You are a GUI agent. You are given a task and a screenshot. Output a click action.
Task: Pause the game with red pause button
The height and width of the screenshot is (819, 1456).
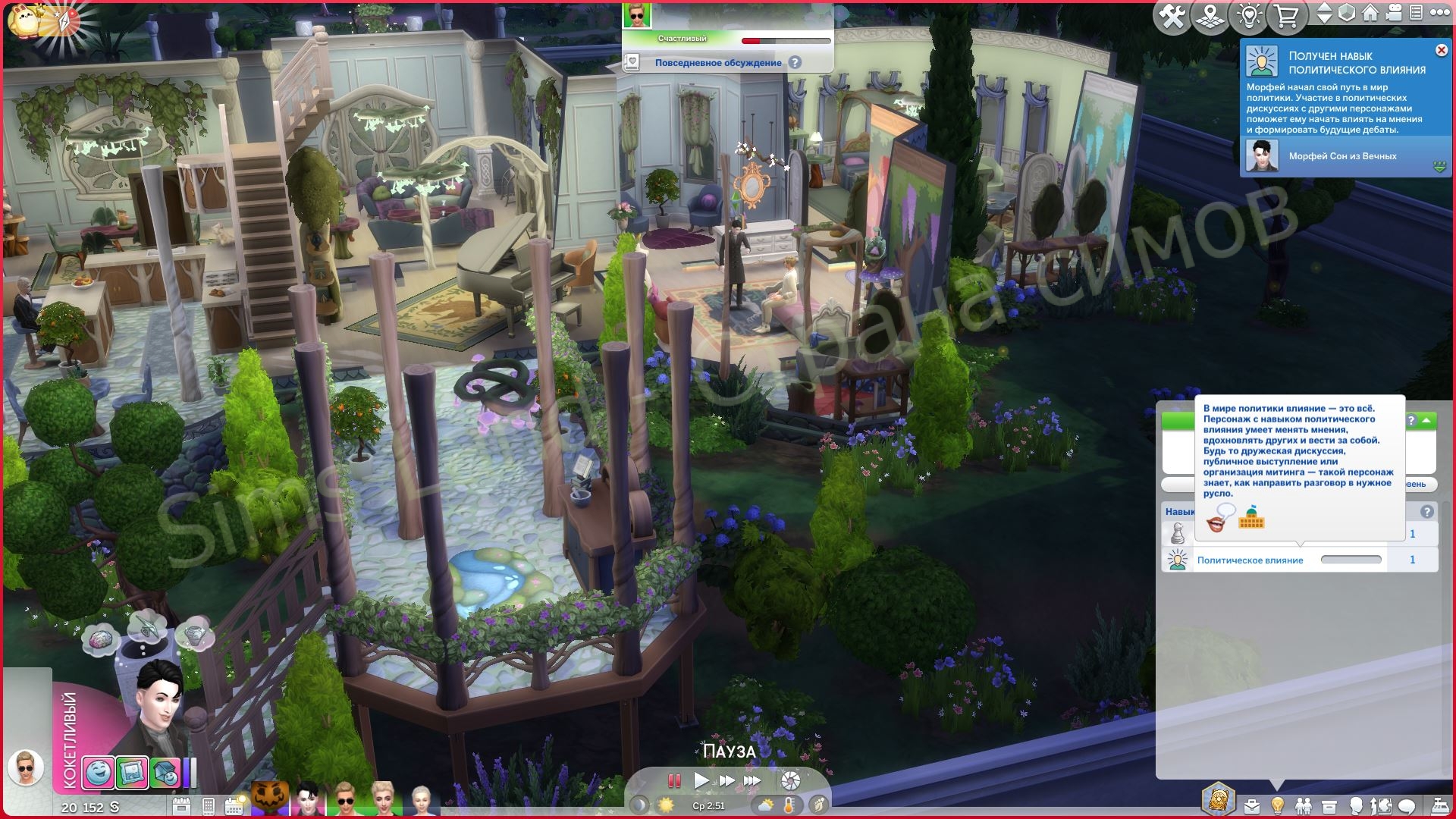click(x=673, y=780)
